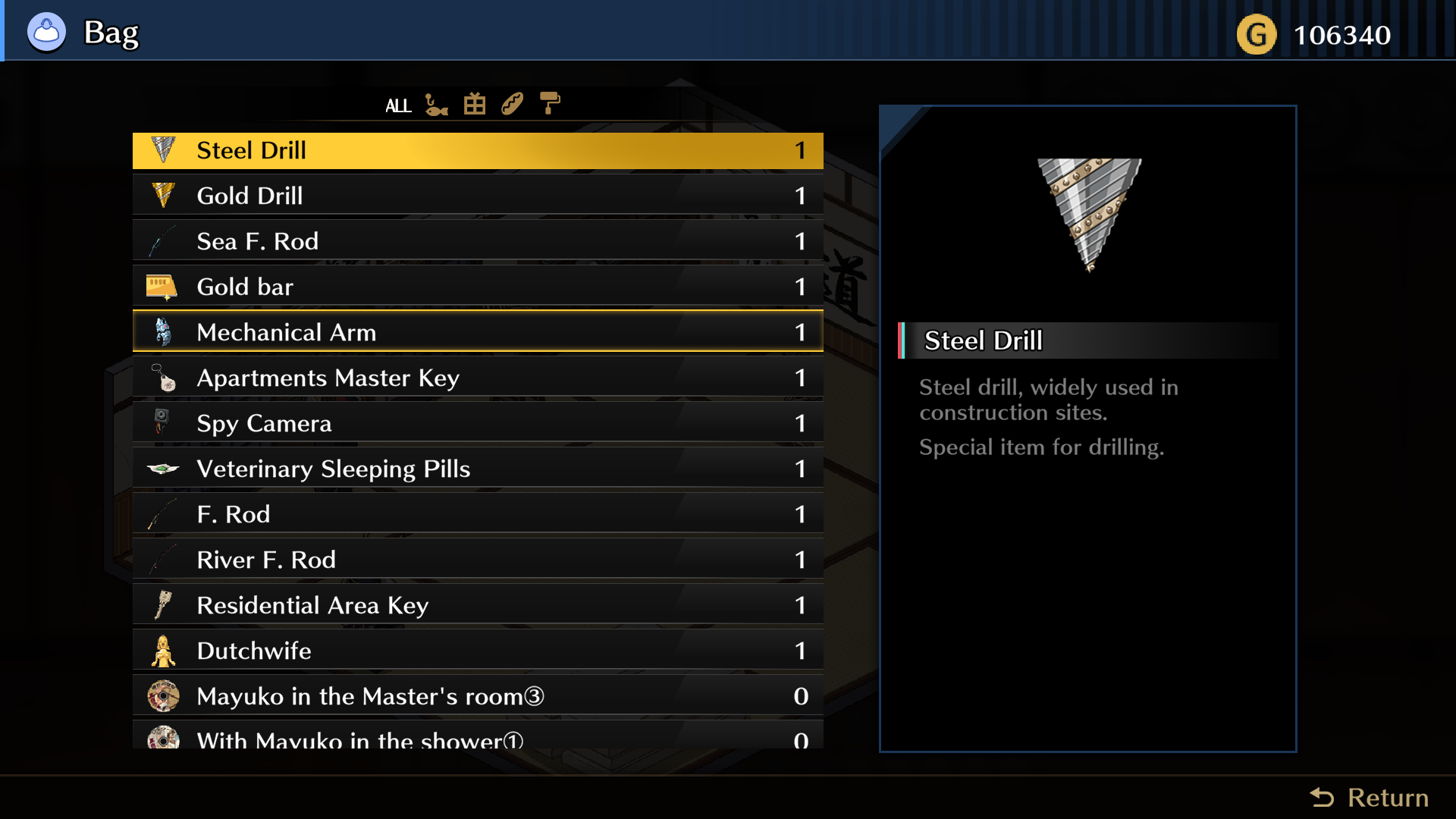Highlight the Mechanical Arm item
Viewport: 1456px width, 819px height.
(x=478, y=332)
